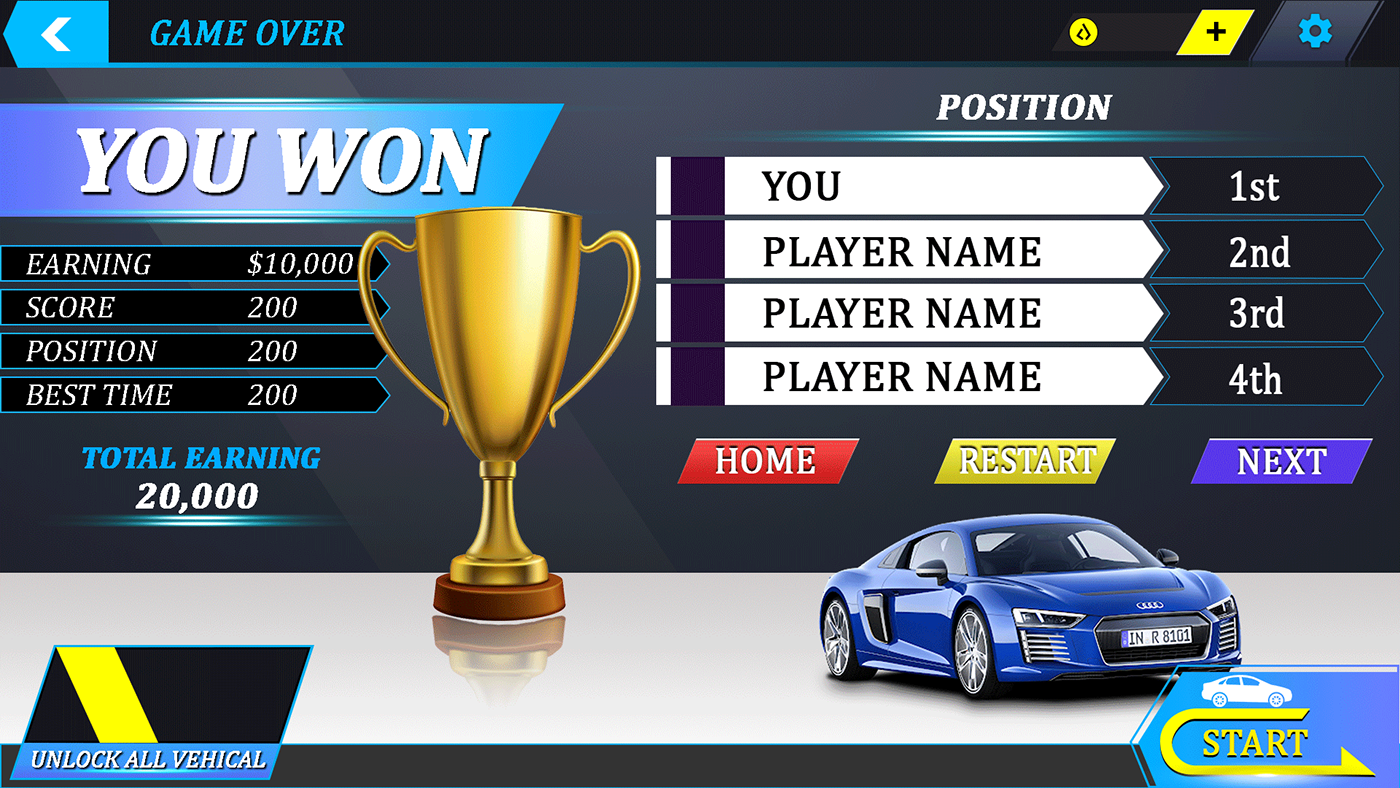This screenshot has width=1400, height=788.
Task: Restart the race
Action: (1026, 461)
